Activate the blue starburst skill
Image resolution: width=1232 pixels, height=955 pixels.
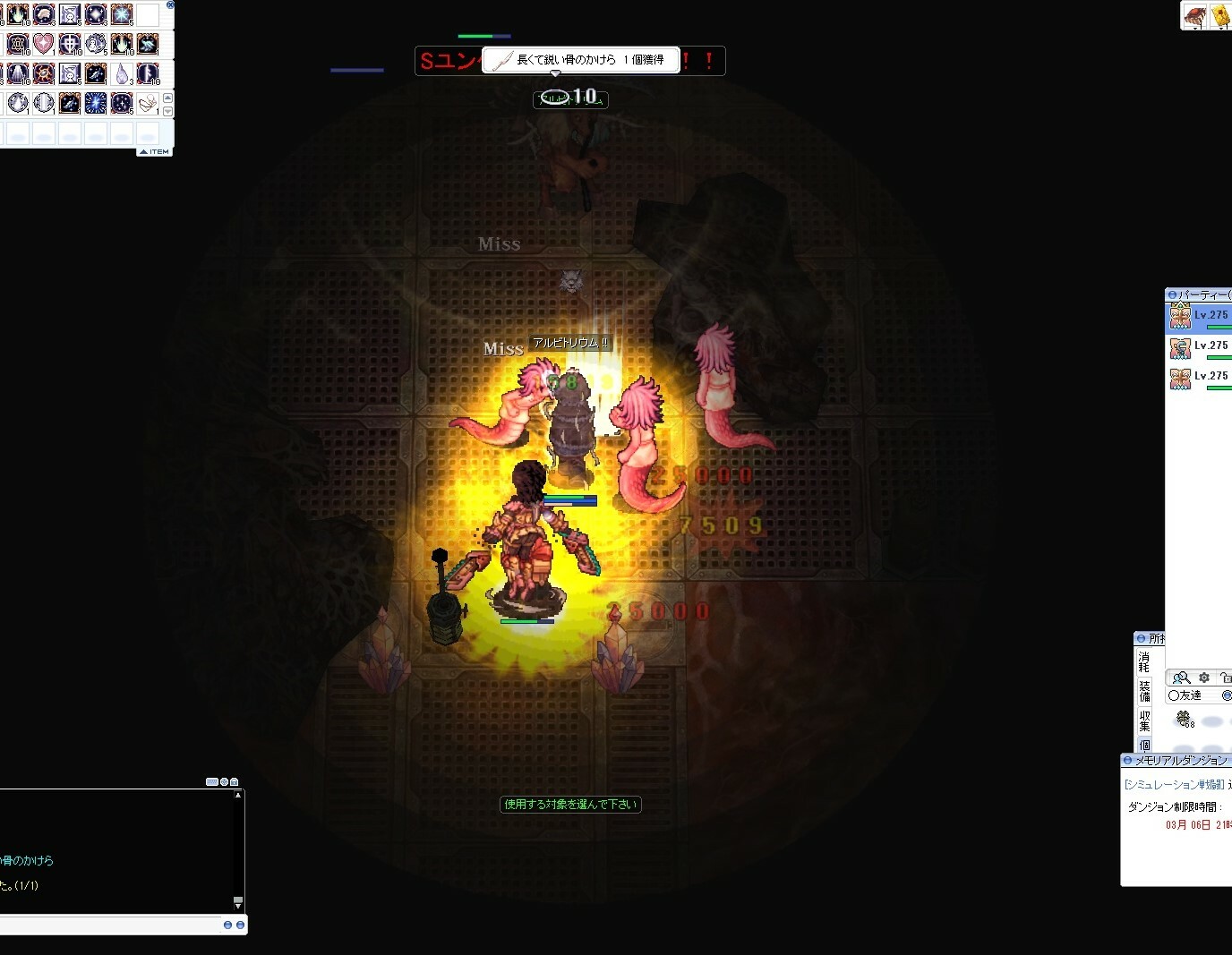click(x=96, y=103)
